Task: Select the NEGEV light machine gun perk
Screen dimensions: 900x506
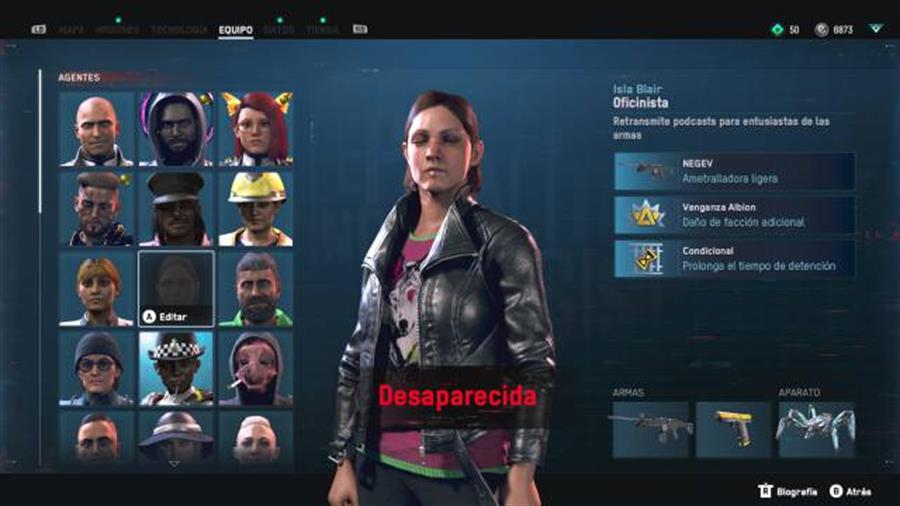Action: 734,171
